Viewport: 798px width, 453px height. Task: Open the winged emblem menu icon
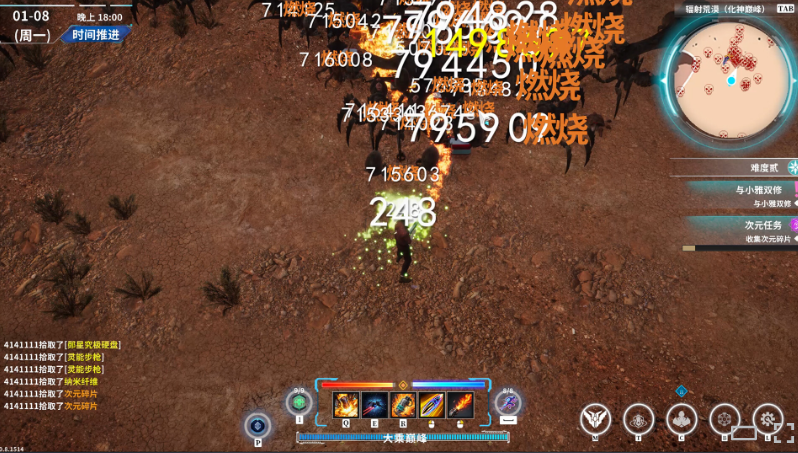pyautogui.click(x=597, y=419)
